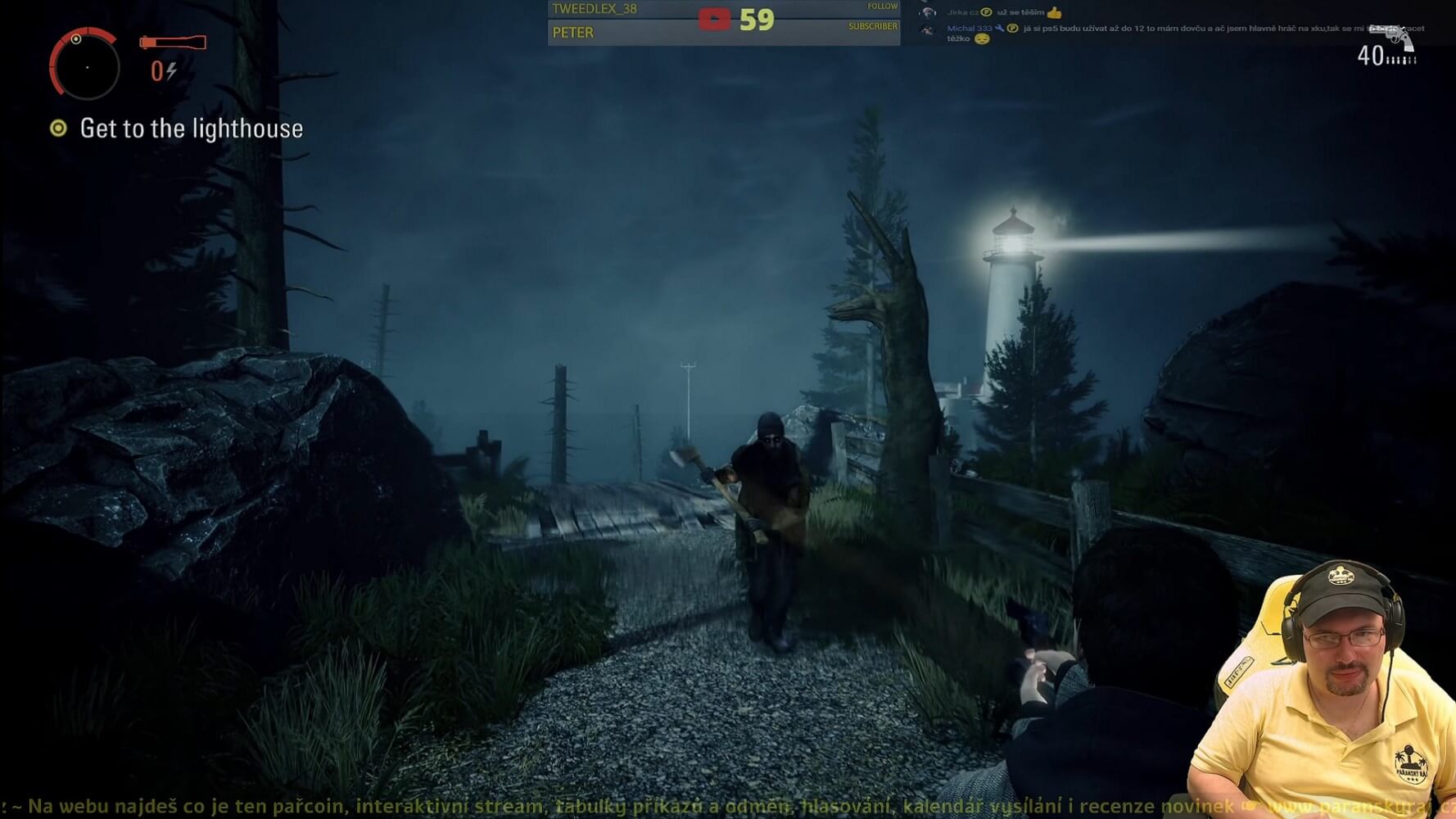Select the circular radar compass
Viewport: 1456px width, 819px height.
coord(85,64)
